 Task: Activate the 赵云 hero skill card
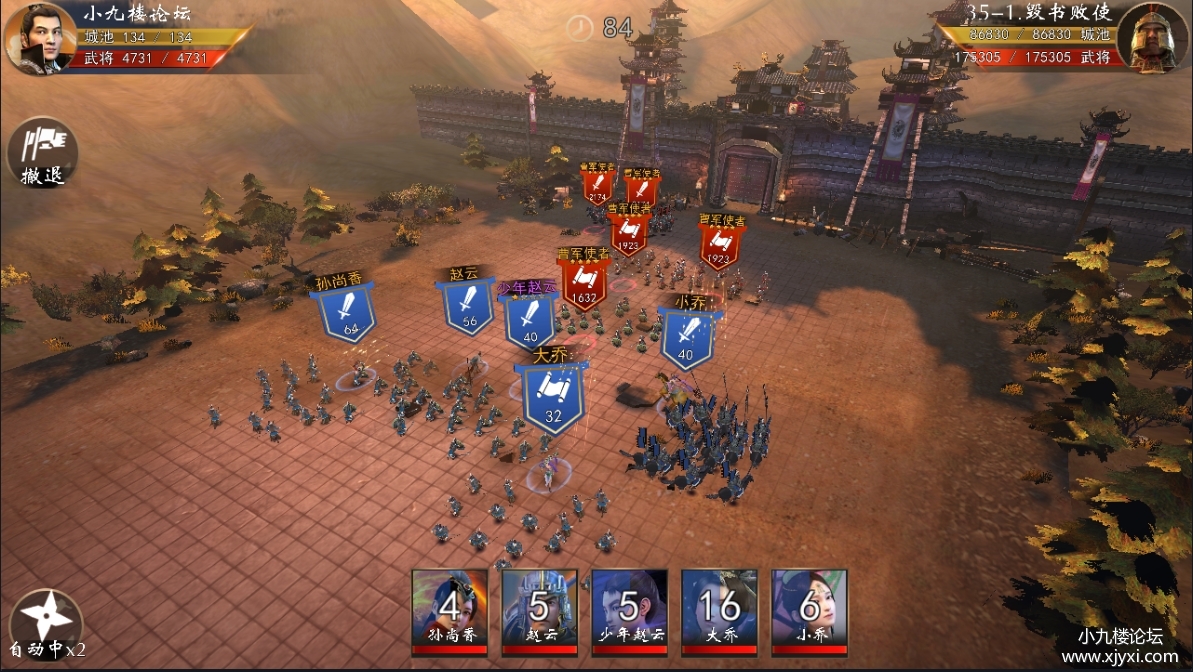point(540,610)
